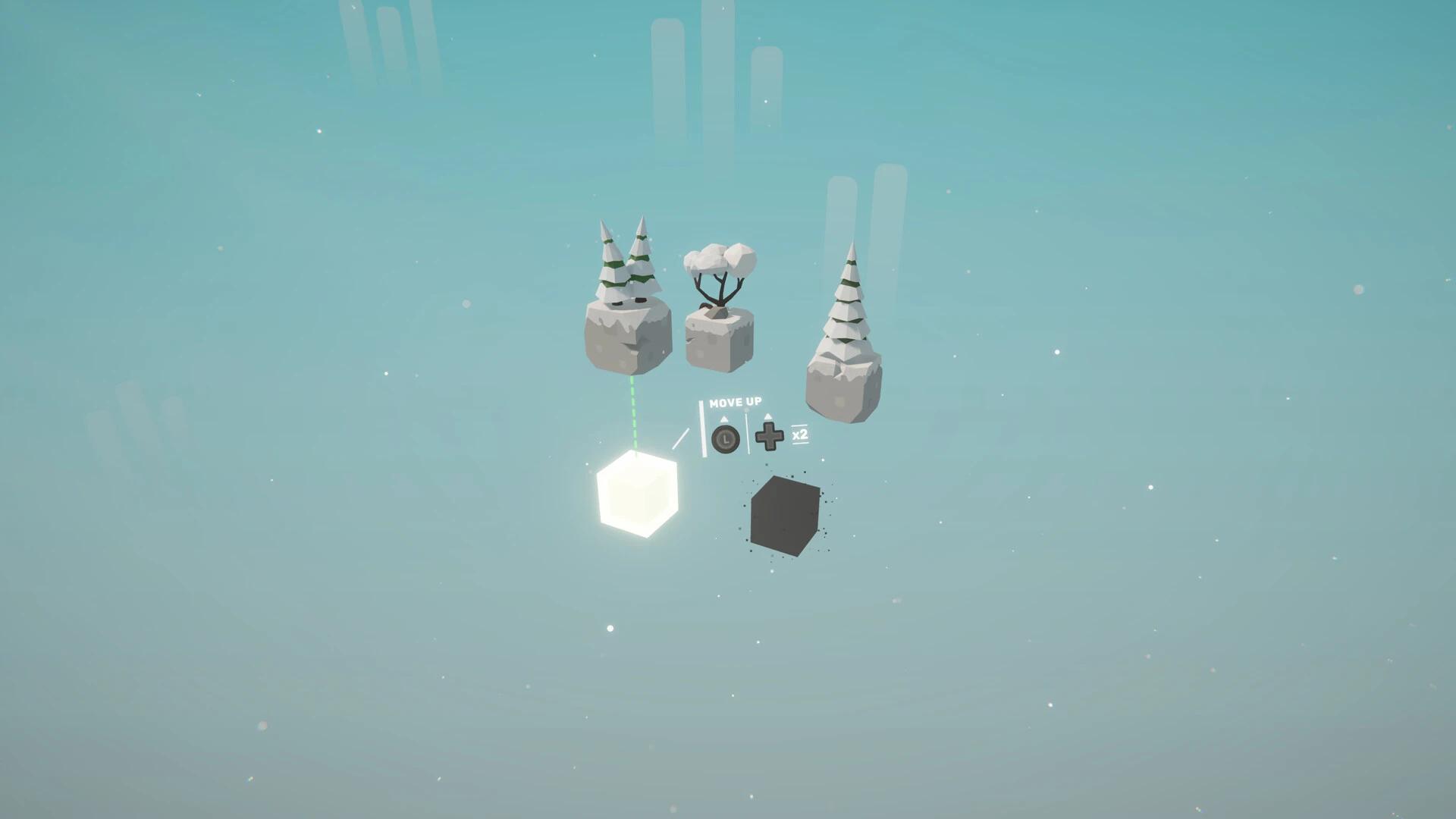The image size is (1456, 819).
Task: Click the L stick button icon
Action: 726,438
